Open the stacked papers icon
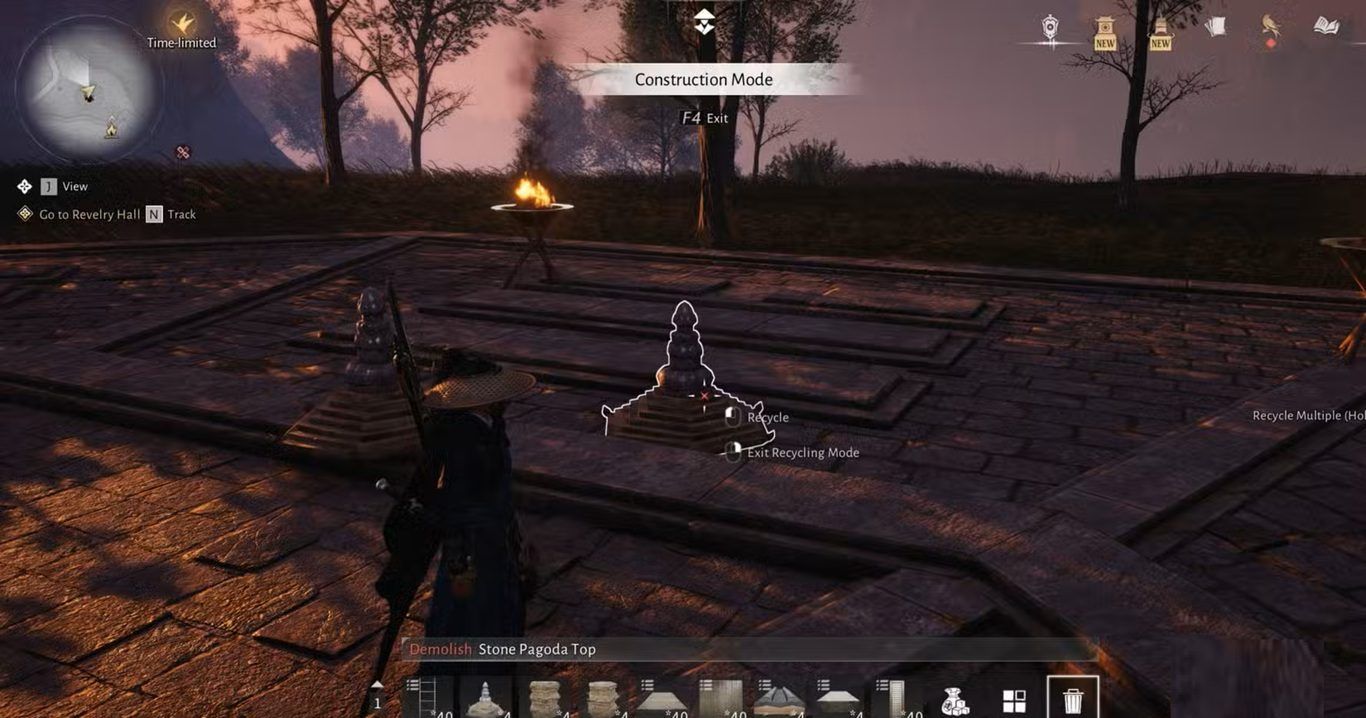This screenshot has width=1366, height=718. (x=1215, y=27)
